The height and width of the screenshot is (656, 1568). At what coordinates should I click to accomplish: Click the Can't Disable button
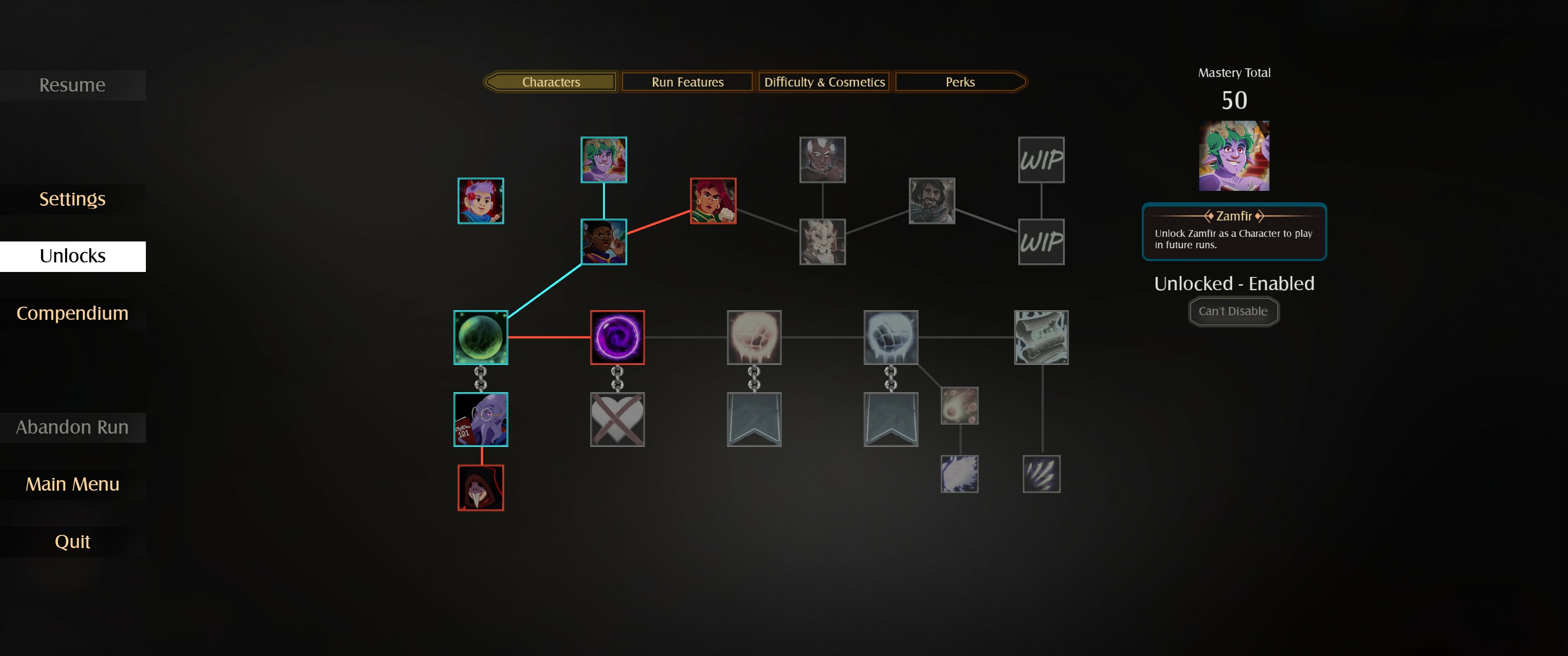[1233, 311]
